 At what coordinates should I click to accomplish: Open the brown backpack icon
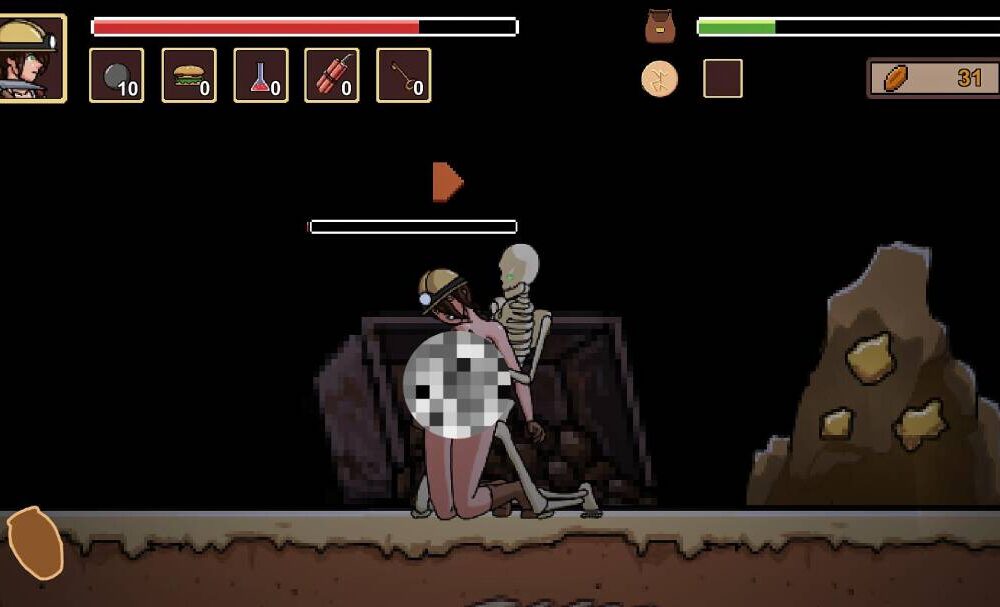659,26
